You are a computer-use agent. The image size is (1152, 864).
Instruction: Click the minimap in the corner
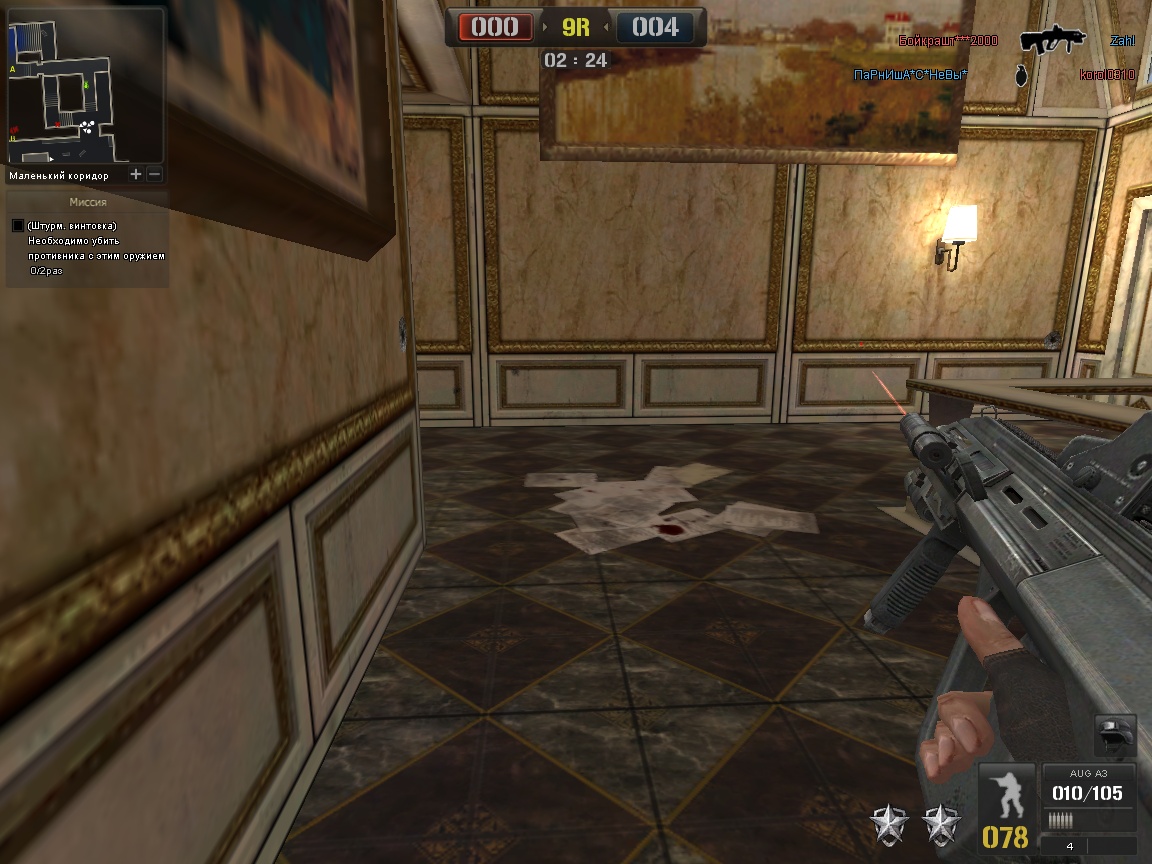tap(85, 85)
